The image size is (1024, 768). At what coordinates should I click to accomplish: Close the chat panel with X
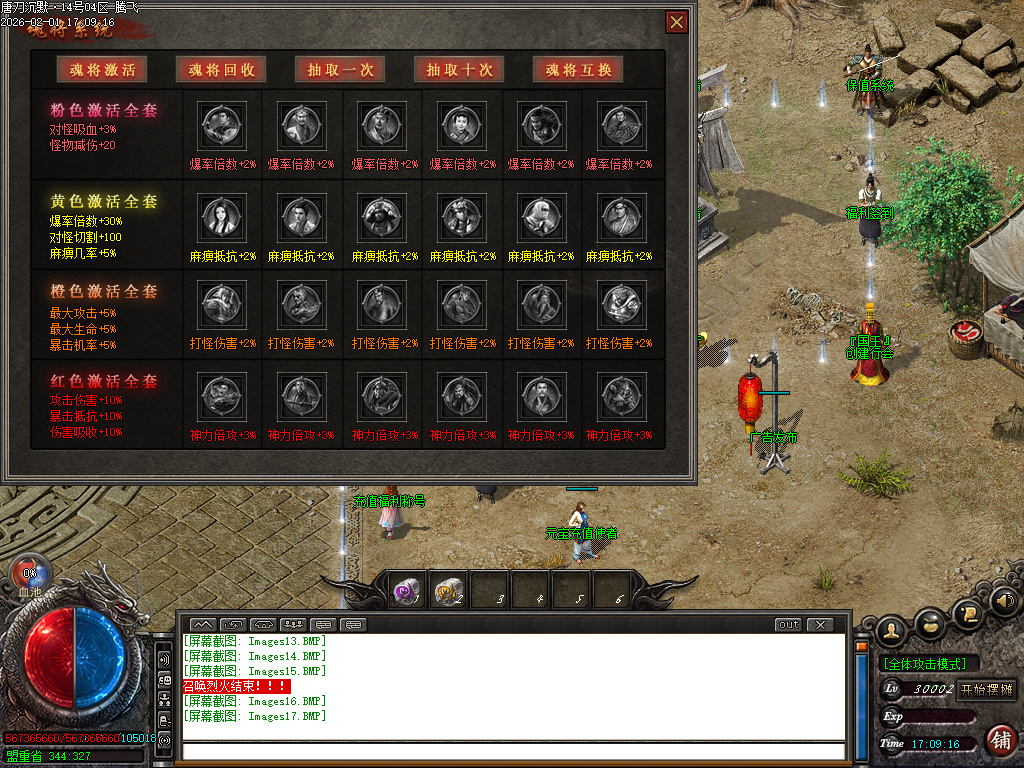pyautogui.click(x=820, y=625)
